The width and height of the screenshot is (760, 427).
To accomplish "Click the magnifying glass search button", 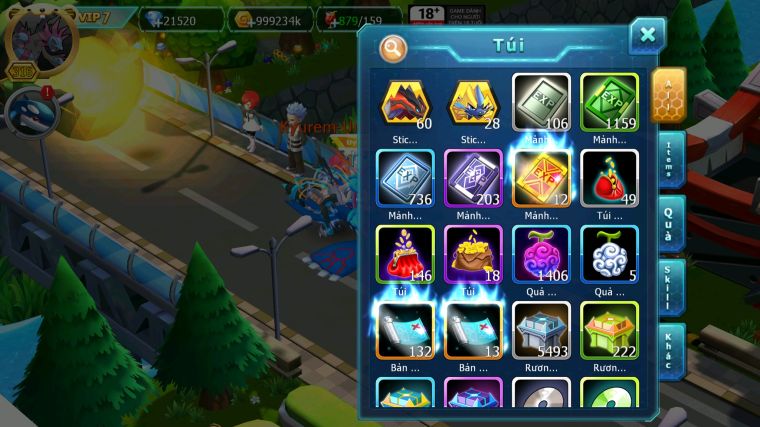I will pos(393,47).
